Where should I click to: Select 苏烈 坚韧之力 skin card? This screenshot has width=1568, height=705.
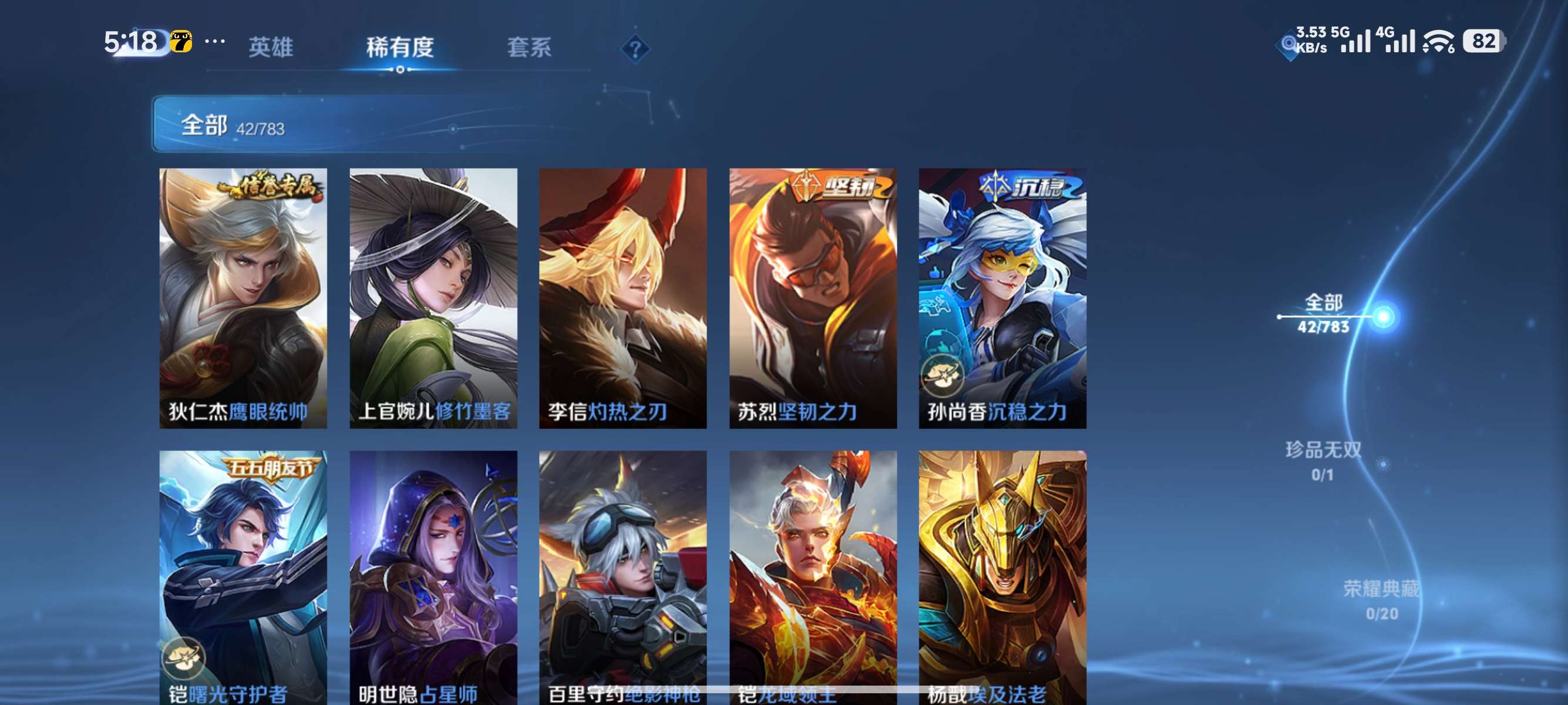pyautogui.click(x=813, y=298)
